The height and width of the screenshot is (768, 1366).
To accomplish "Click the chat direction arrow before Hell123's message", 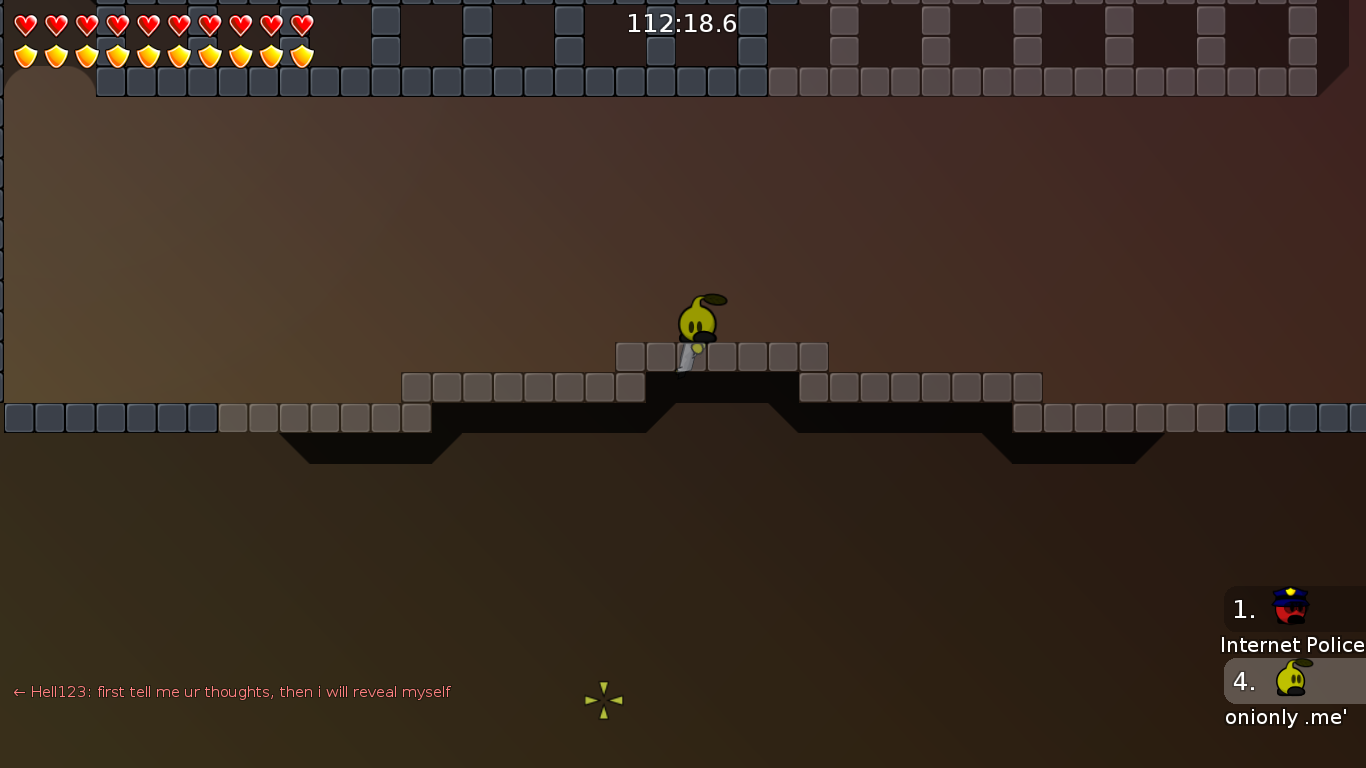I will (18, 691).
